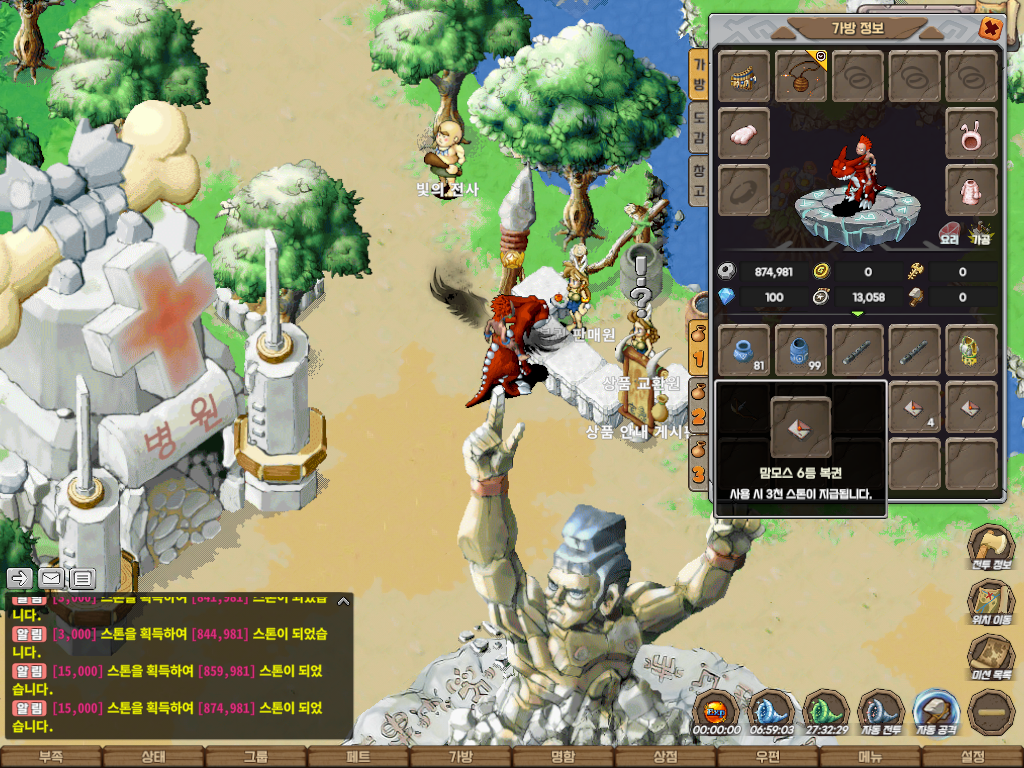Select the blue pot stack of 81
The image size is (1024, 768).
click(x=744, y=349)
